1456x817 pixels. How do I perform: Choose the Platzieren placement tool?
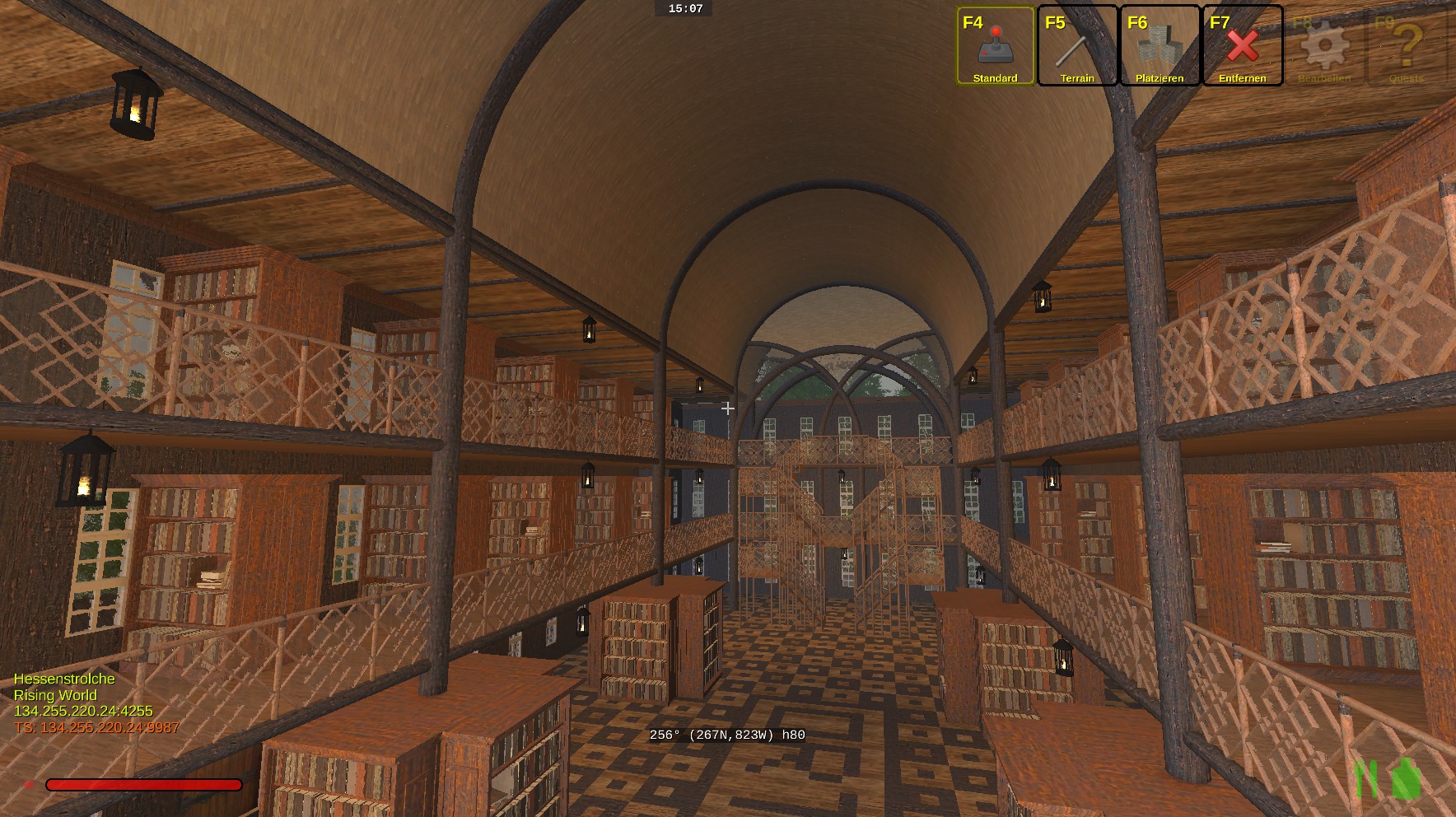pyautogui.click(x=1160, y=46)
